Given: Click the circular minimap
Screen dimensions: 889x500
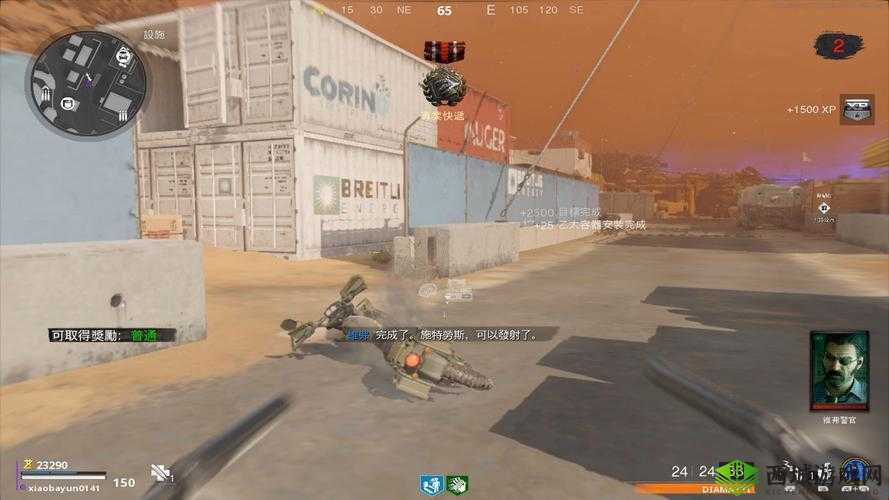Looking at the screenshot, I should click(88, 82).
